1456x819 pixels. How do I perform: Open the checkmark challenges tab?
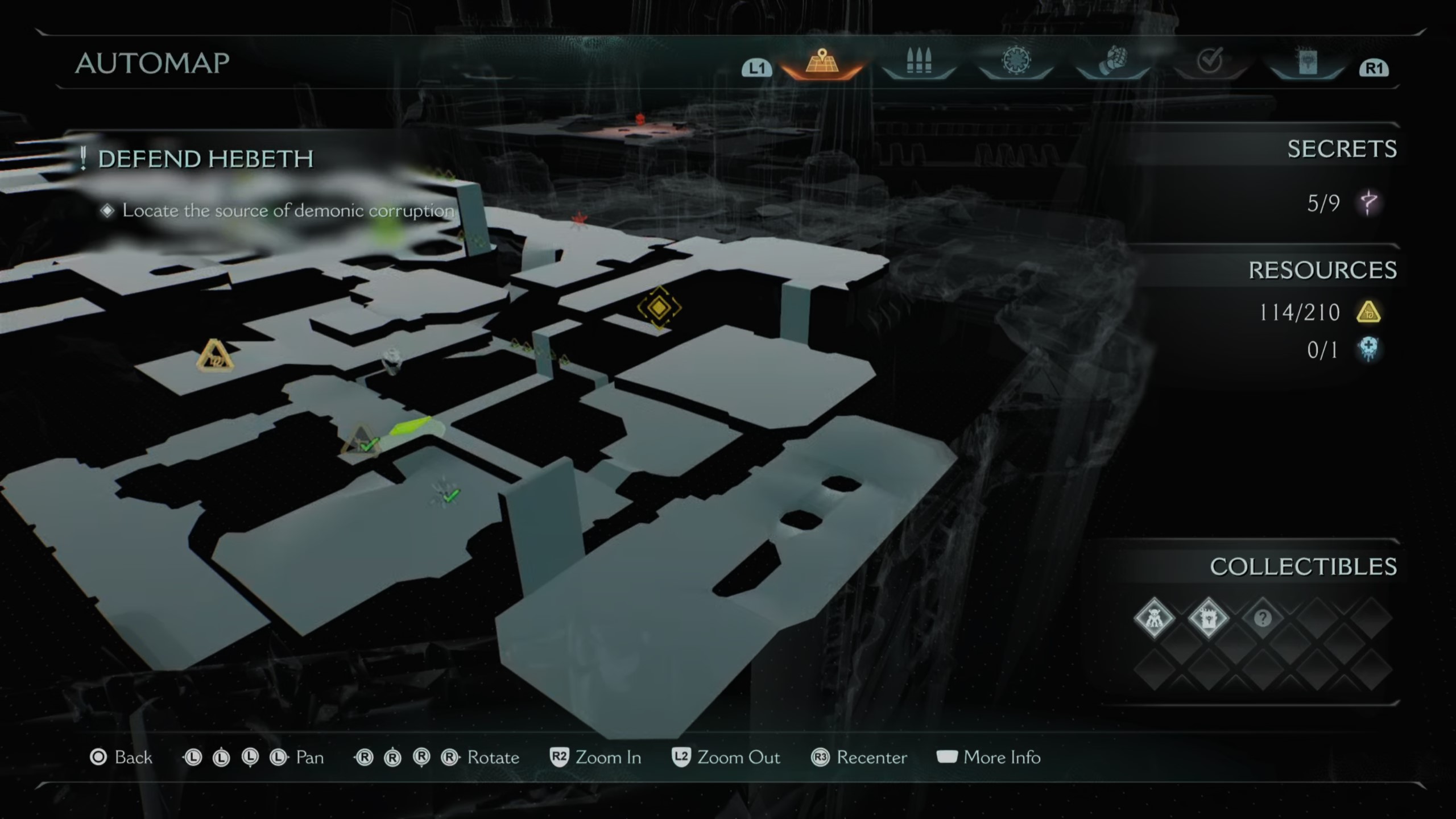coord(1209,61)
